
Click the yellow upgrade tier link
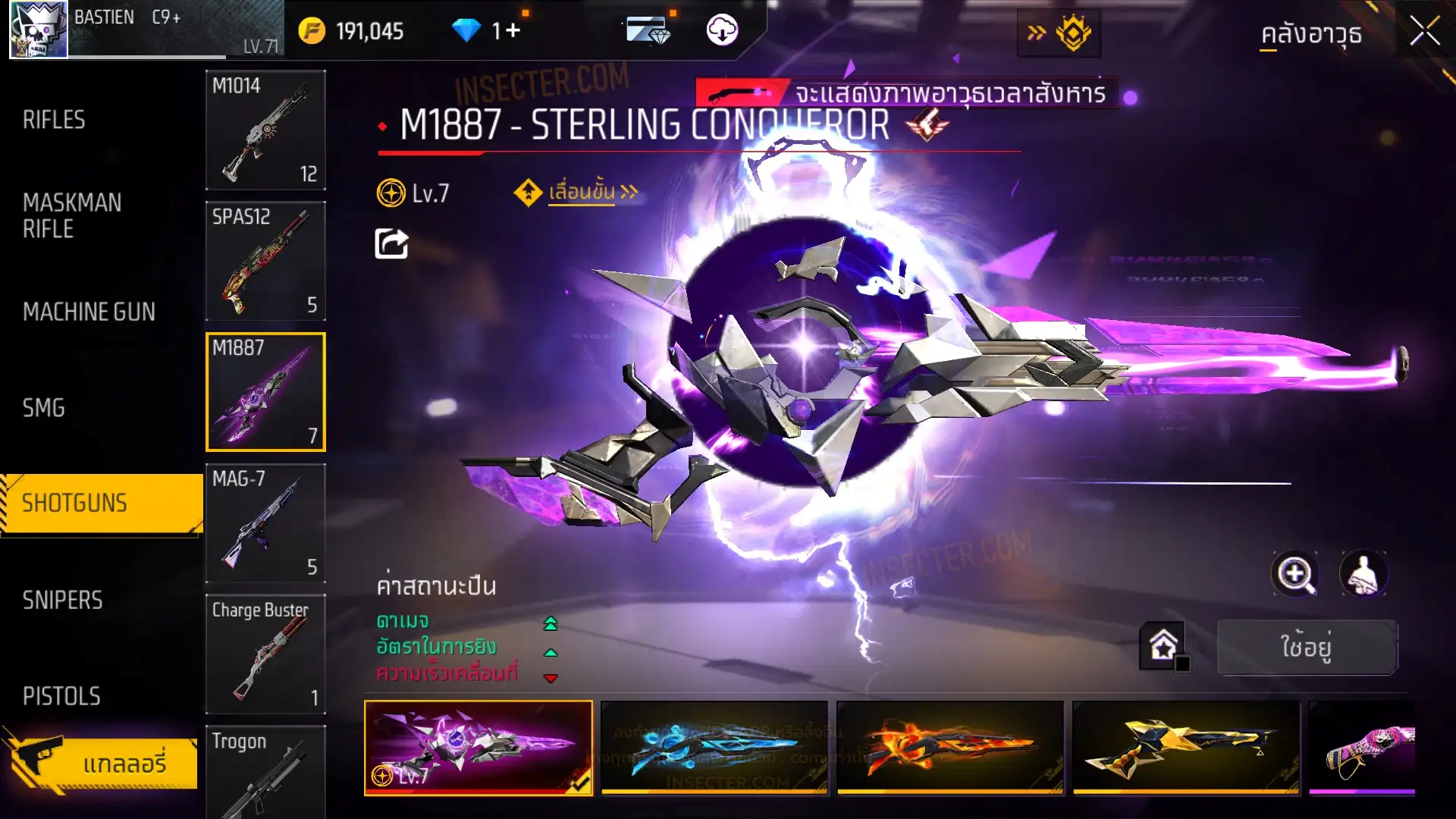coord(581,193)
